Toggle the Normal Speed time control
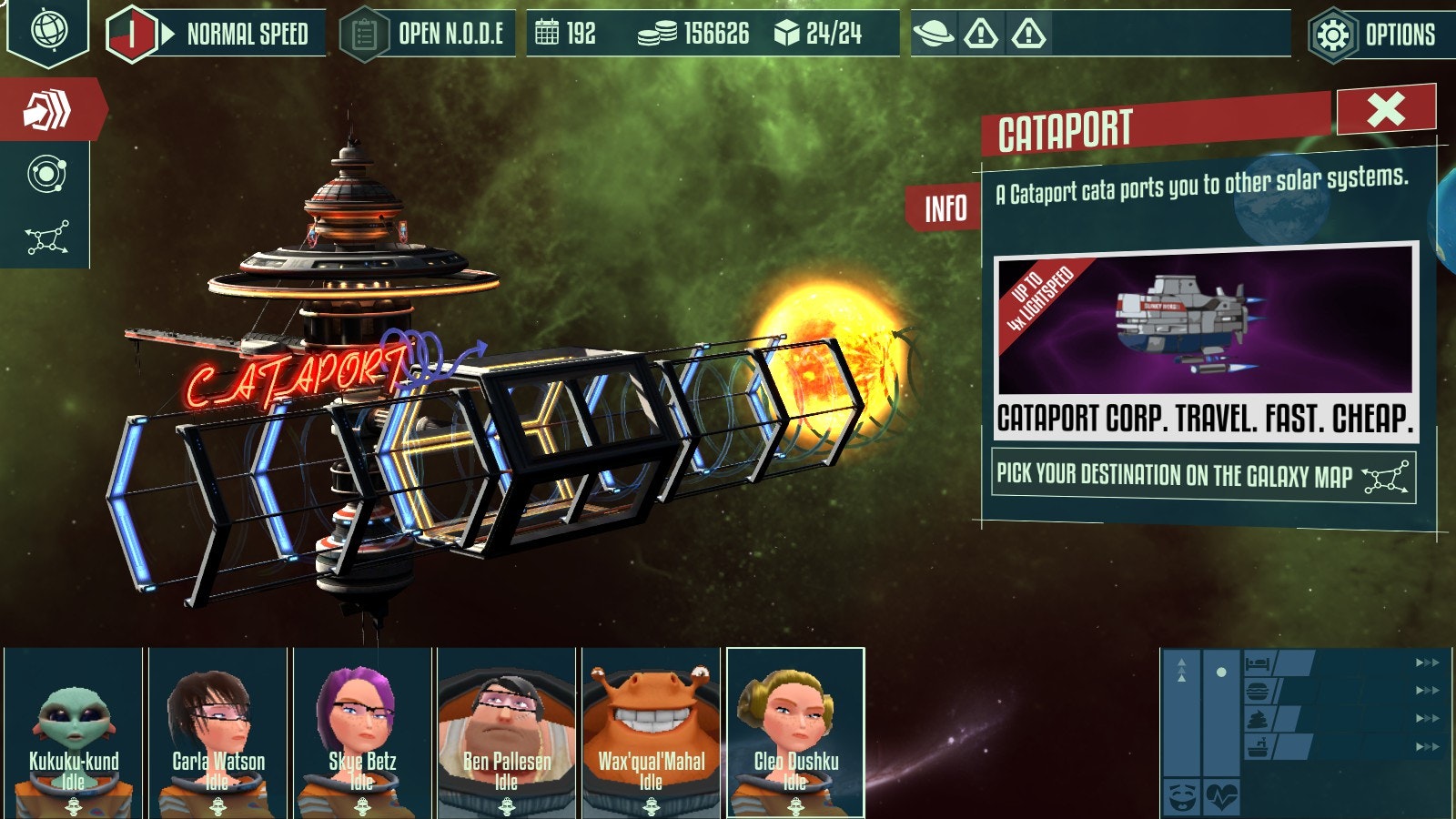The height and width of the screenshot is (819, 1456). click(218, 35)
